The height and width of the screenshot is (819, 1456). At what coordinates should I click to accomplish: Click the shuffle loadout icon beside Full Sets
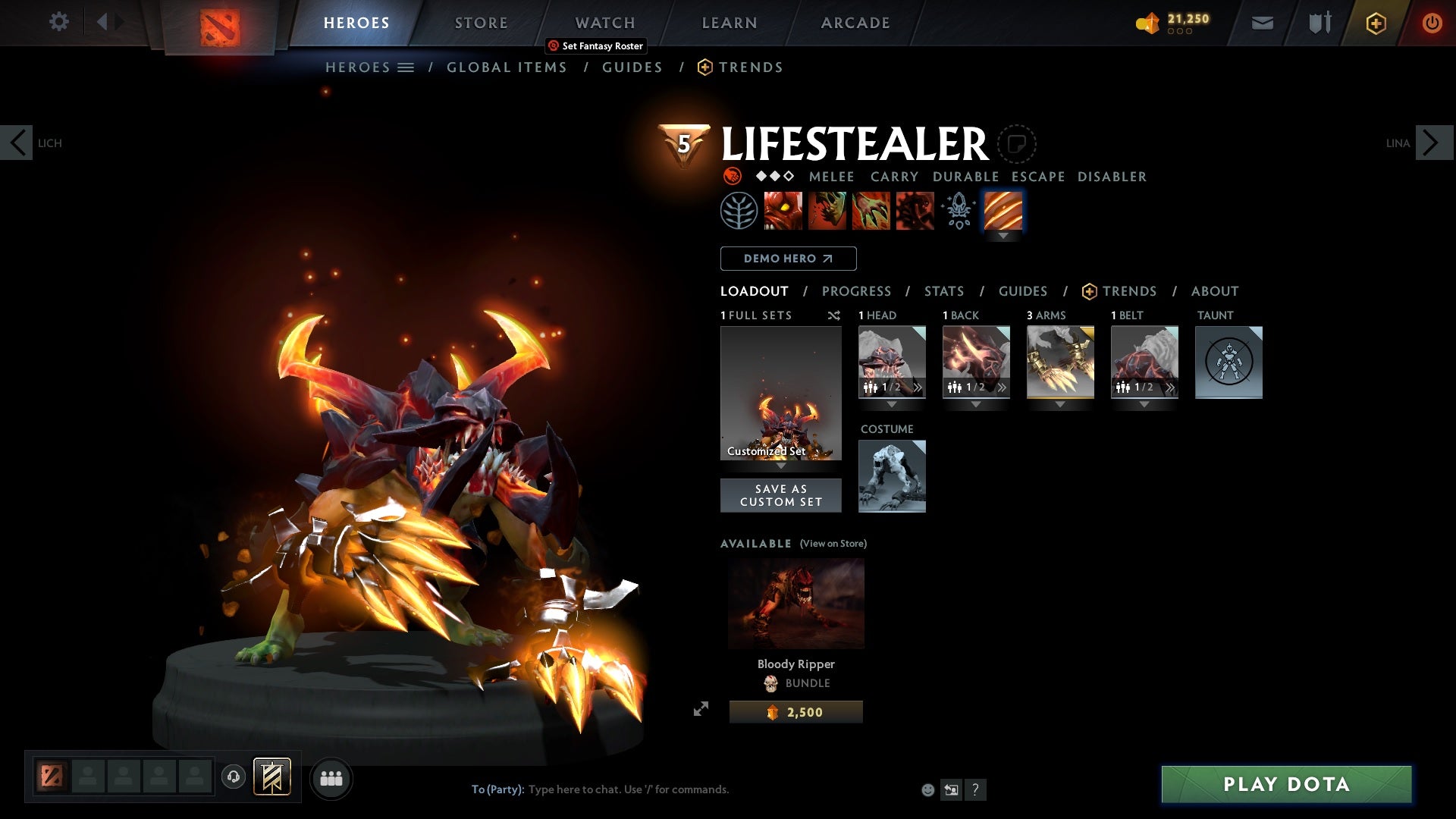coord(834,315)
